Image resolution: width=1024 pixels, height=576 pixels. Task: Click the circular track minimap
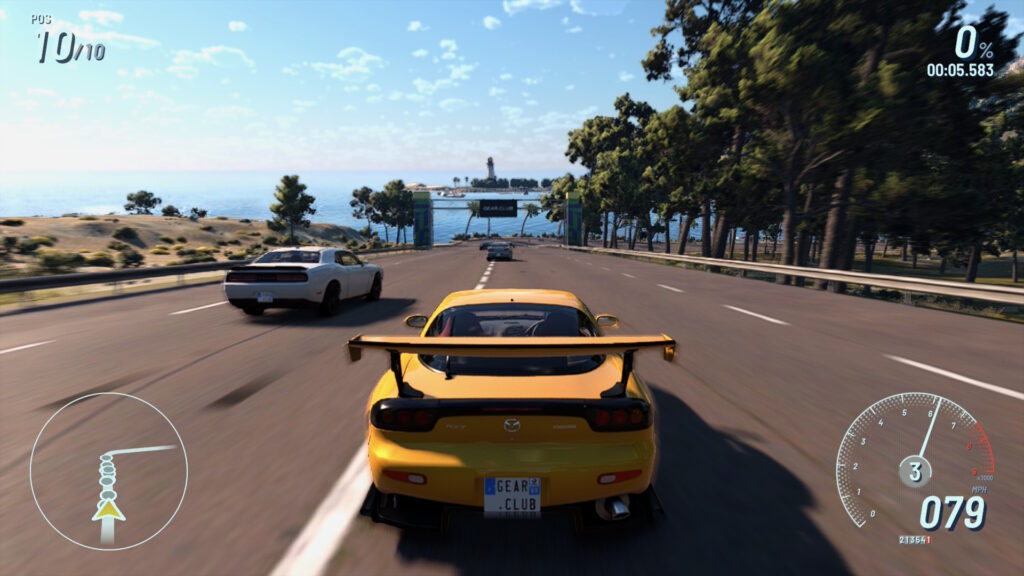(108, 471)
